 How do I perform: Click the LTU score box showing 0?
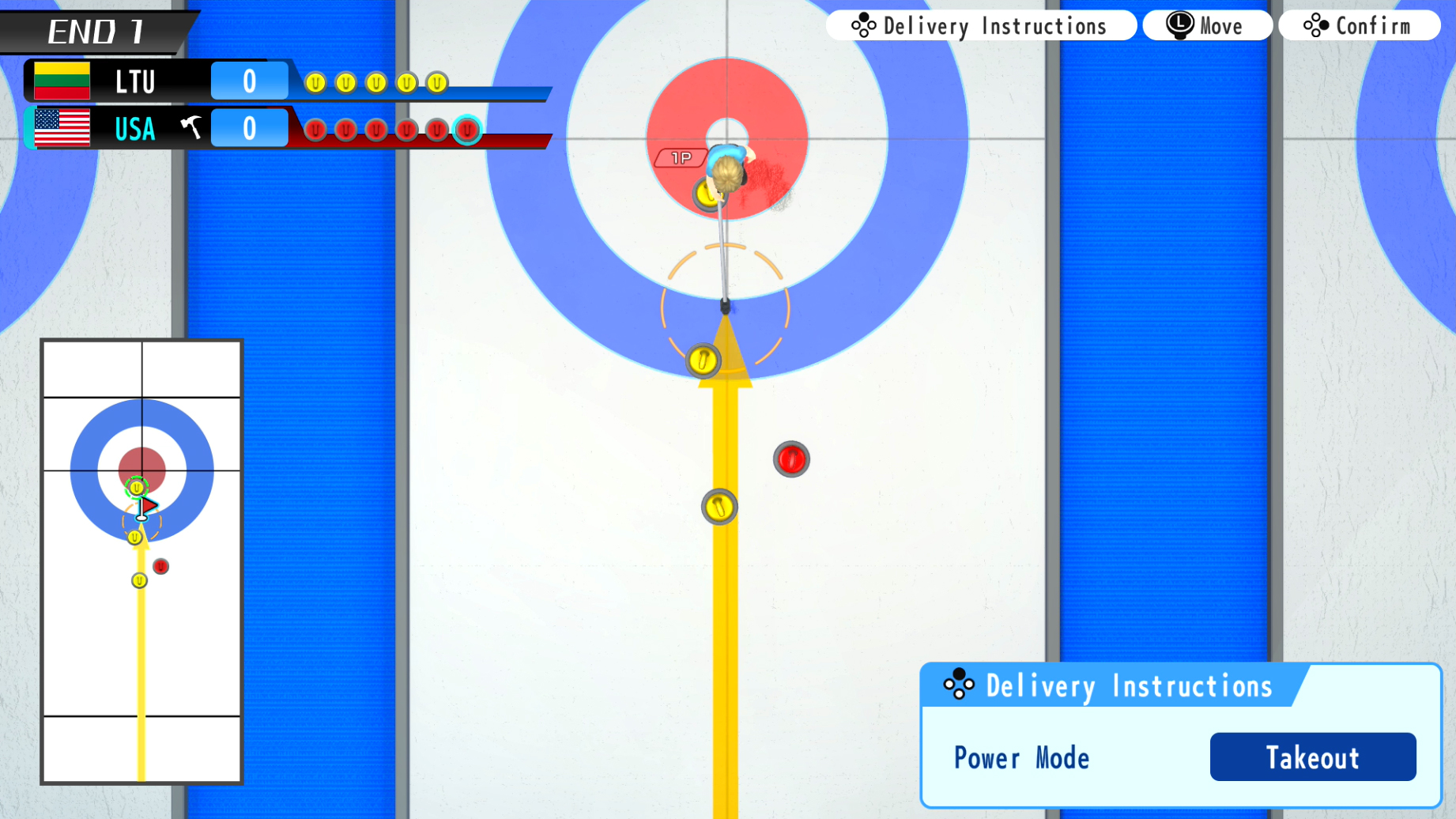click(x=248, y=81)
